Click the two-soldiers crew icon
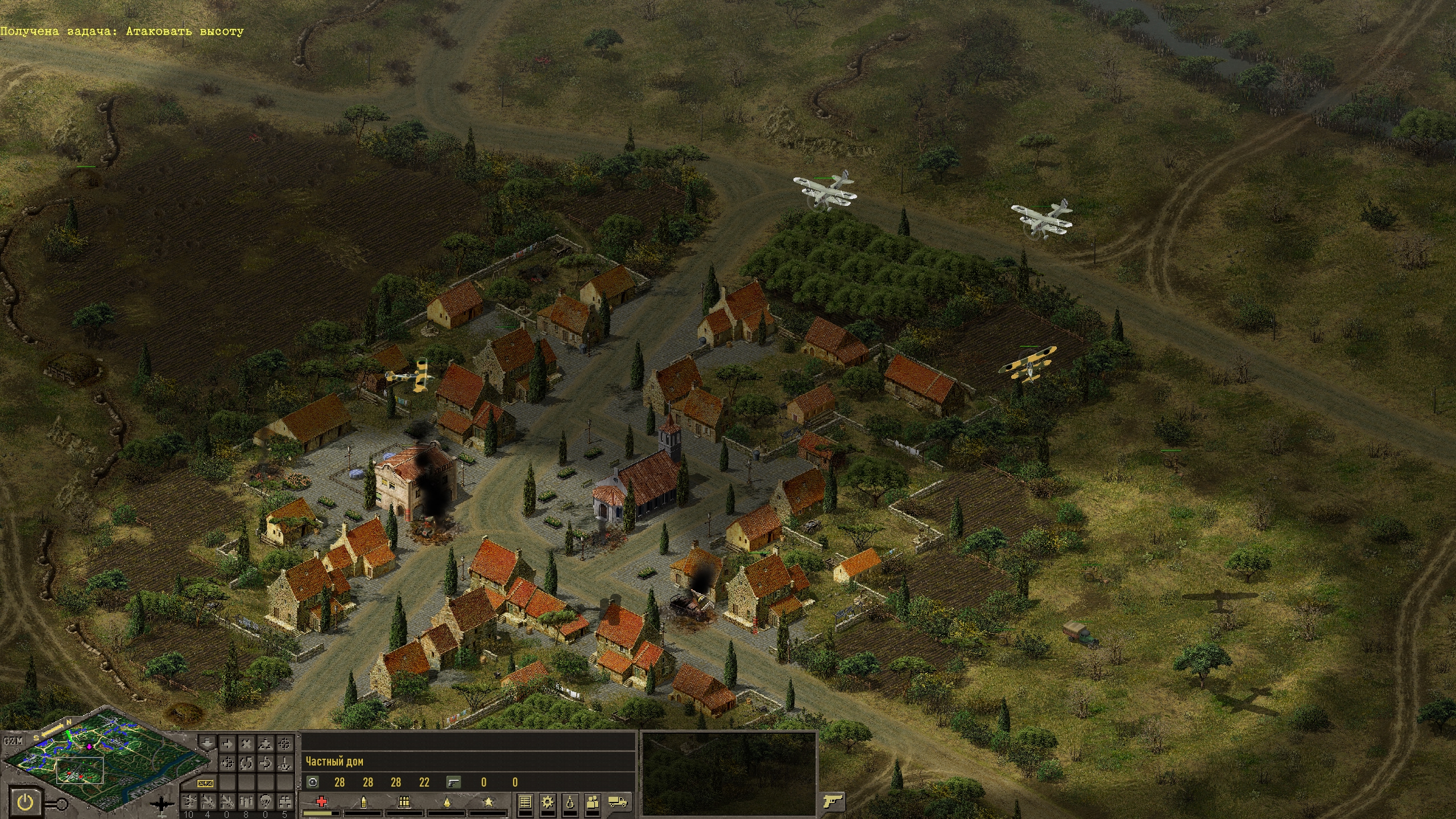This screenshot has height=819, width=1456. point(593,802)
